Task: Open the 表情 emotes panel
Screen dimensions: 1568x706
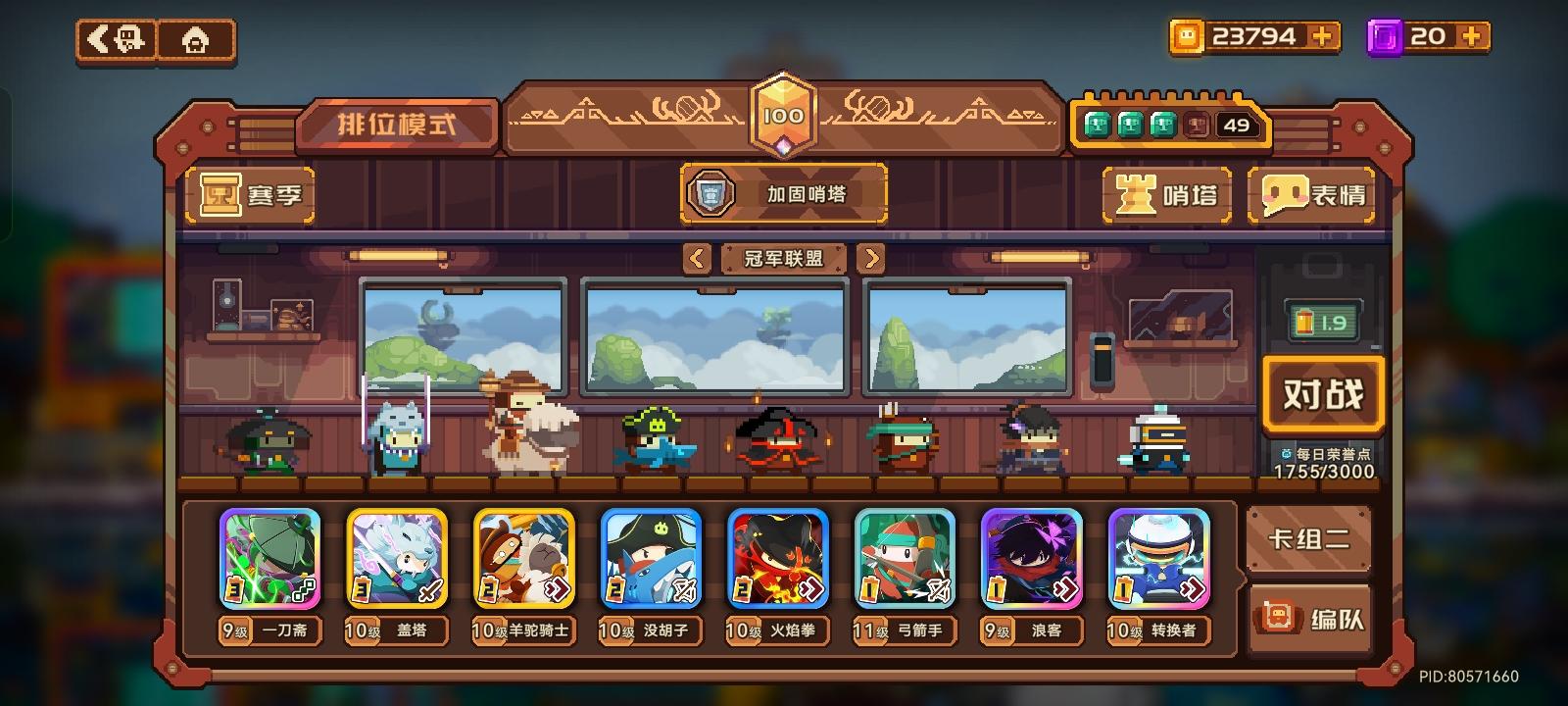Action: 1311,195
